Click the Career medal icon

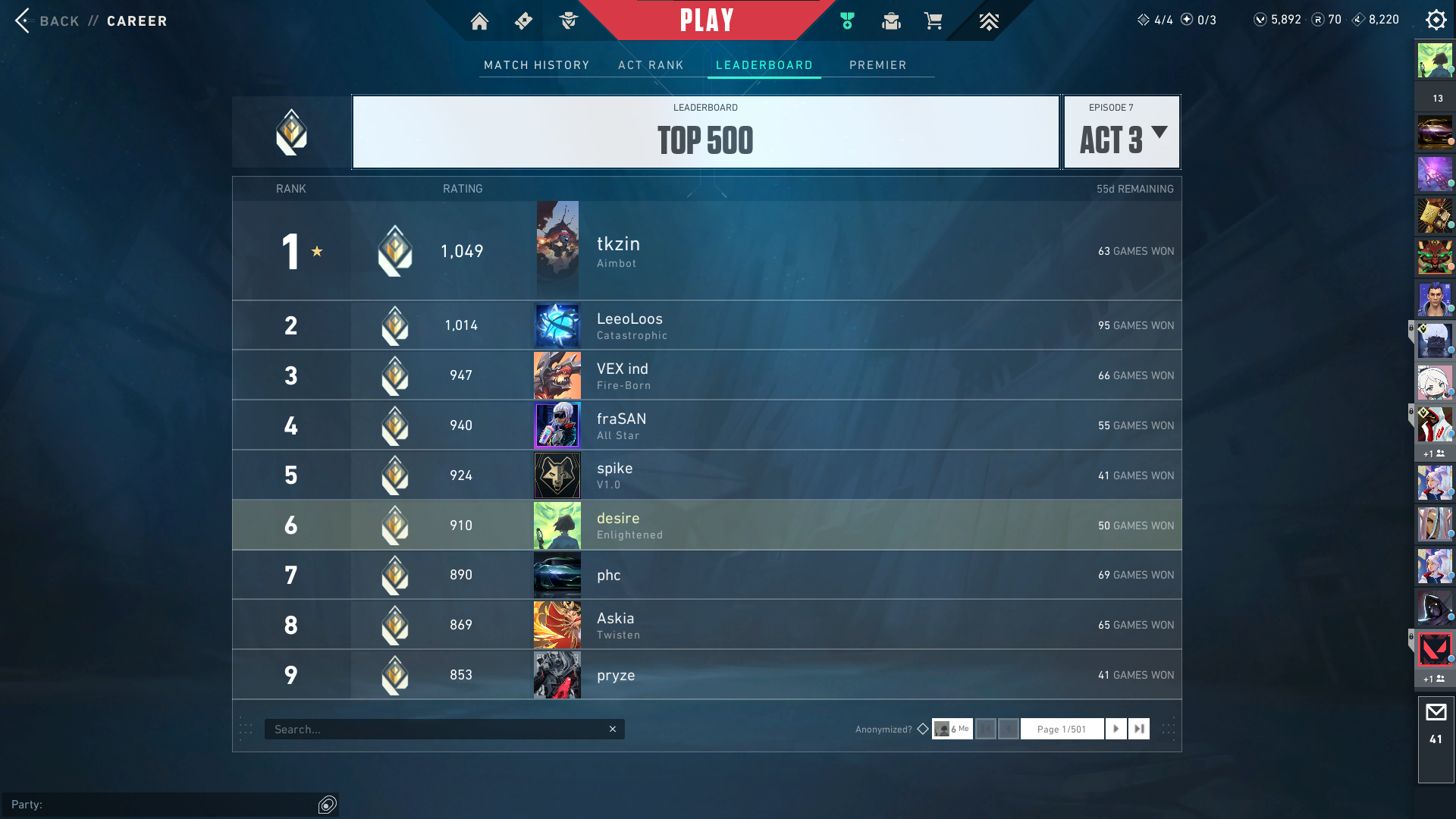(847, 20)
